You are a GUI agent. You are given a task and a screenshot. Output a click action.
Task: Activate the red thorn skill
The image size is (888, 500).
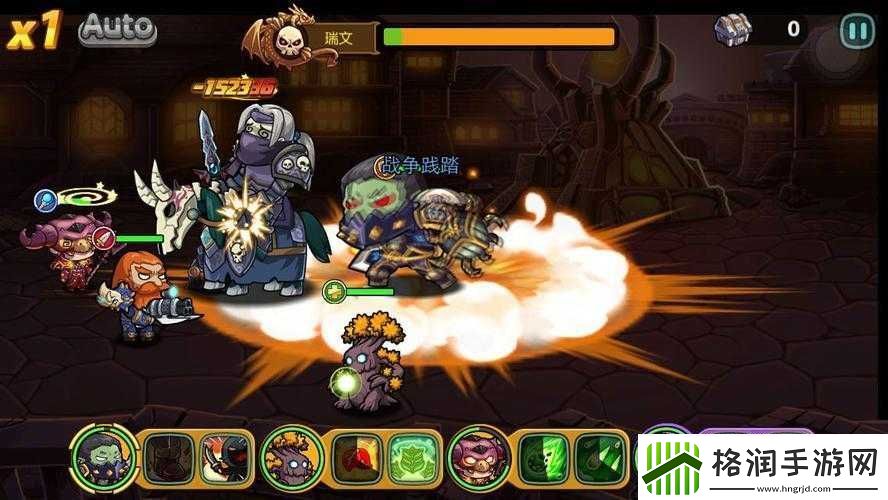[355, 459]
